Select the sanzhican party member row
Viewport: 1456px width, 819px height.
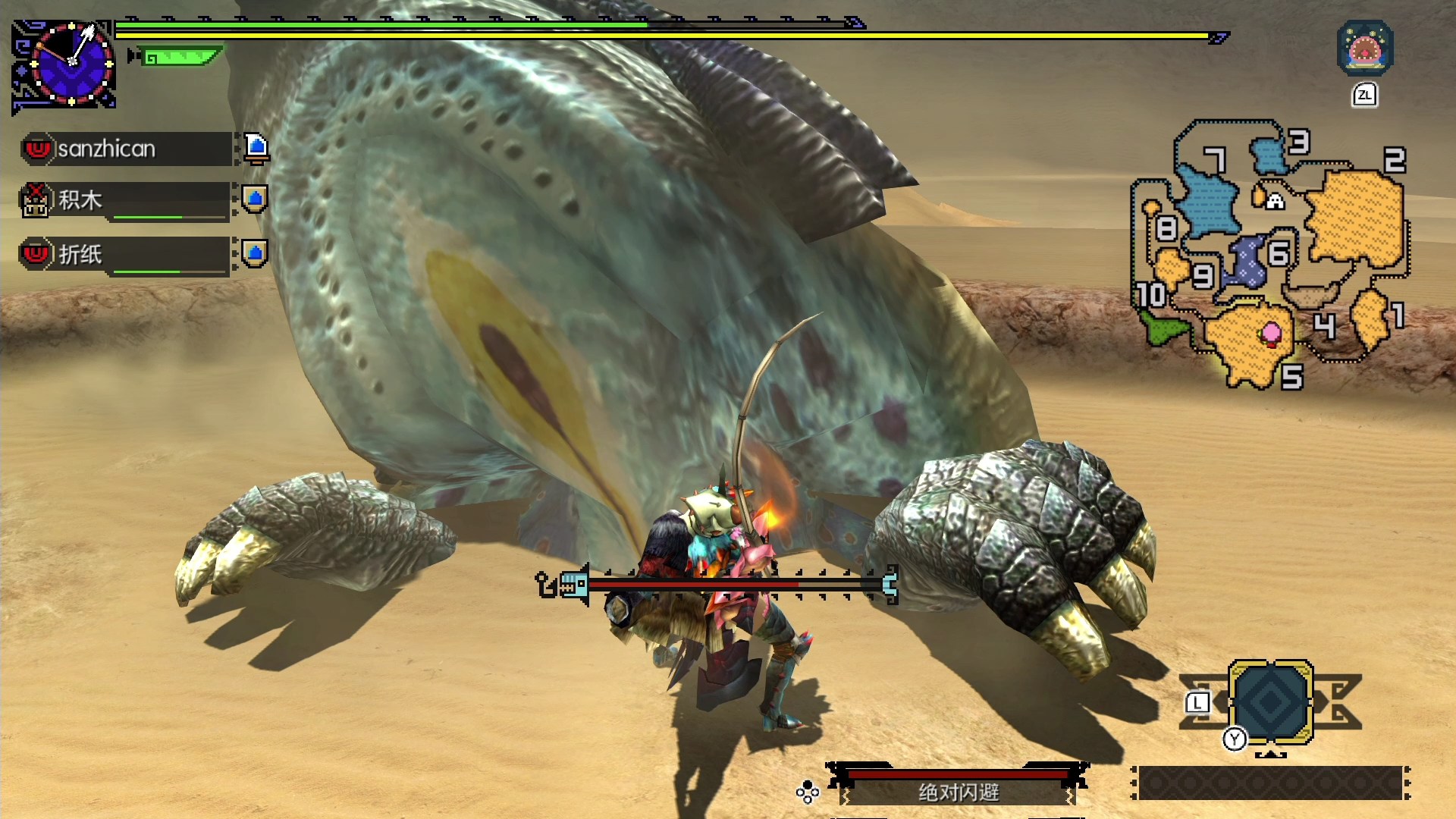(127, 149)
